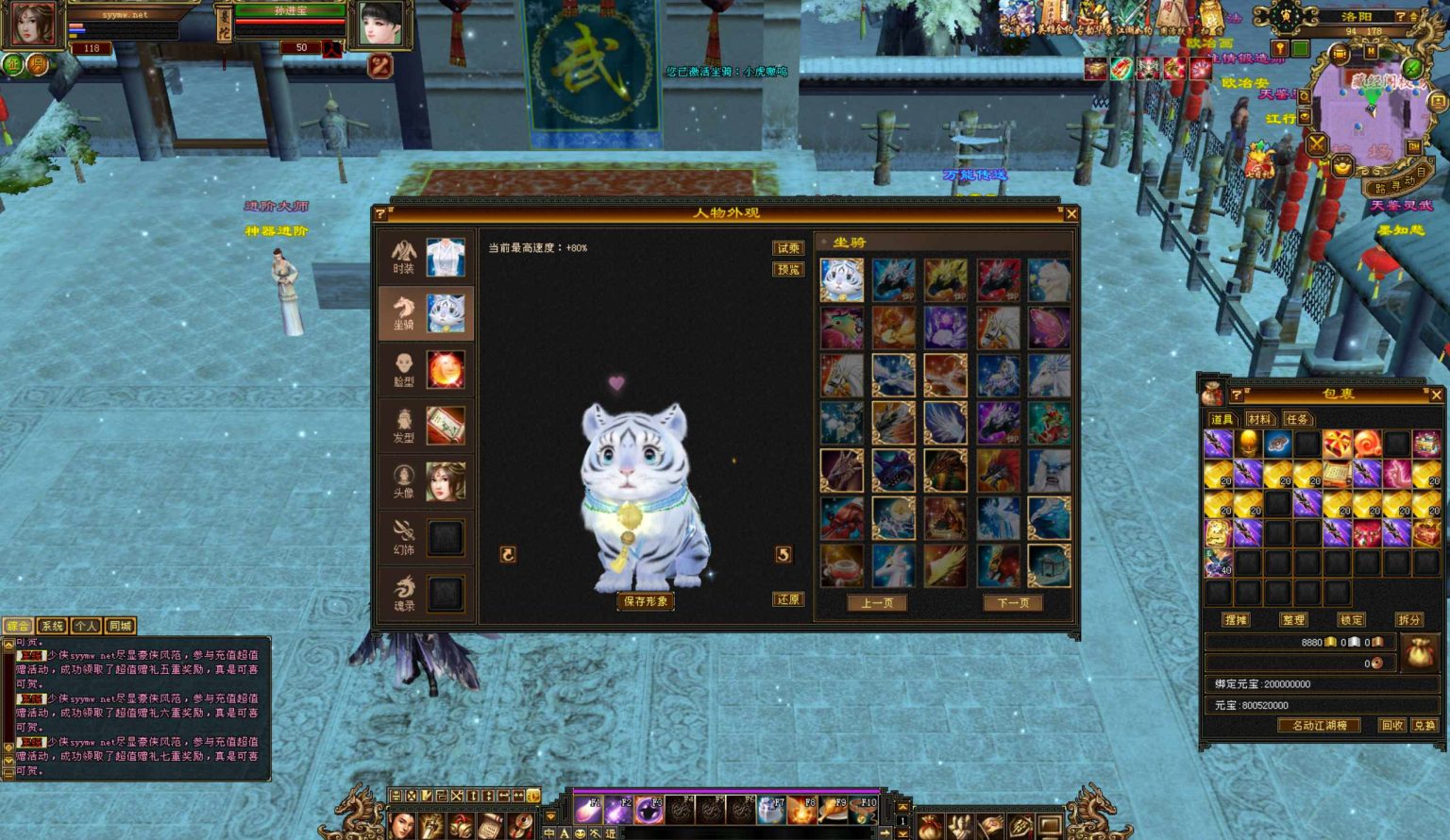
Task: Close the 人物外观 appearance window
Action: pyautogui.click(x=1071, y=214)
